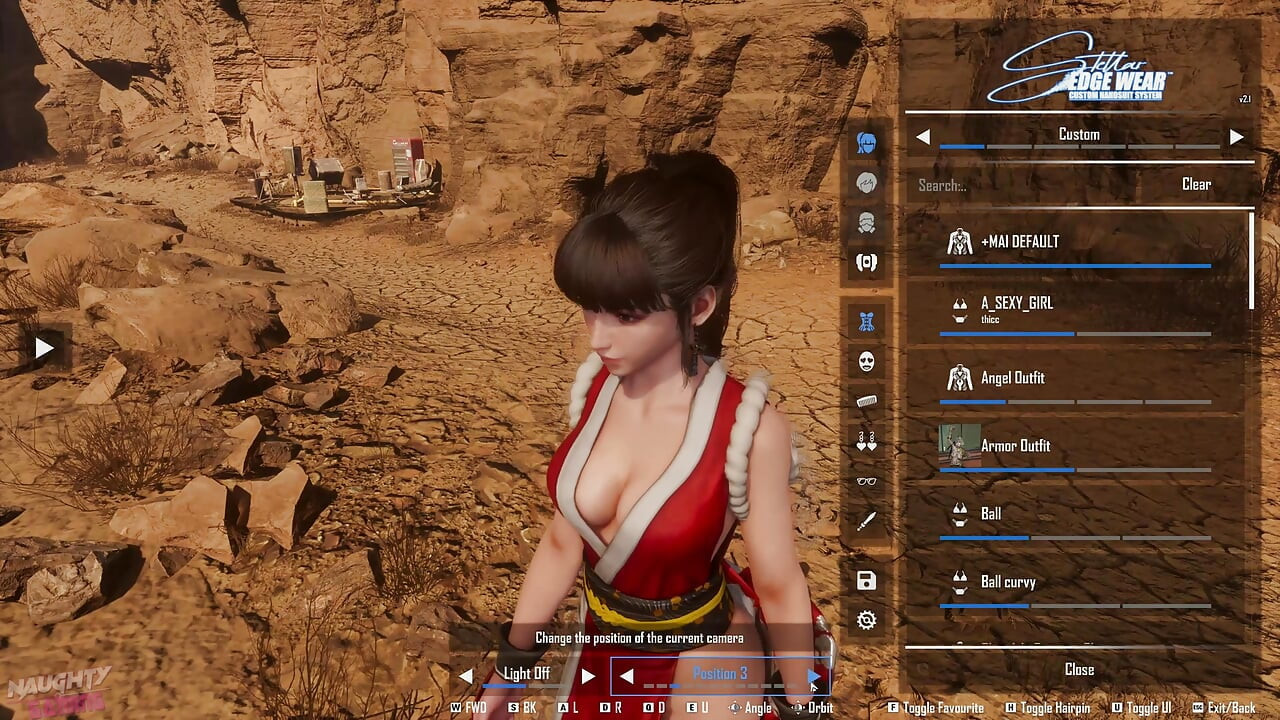1280x720 pixels.
Task: Open the settings gear panel
Action: coord(865,621)
